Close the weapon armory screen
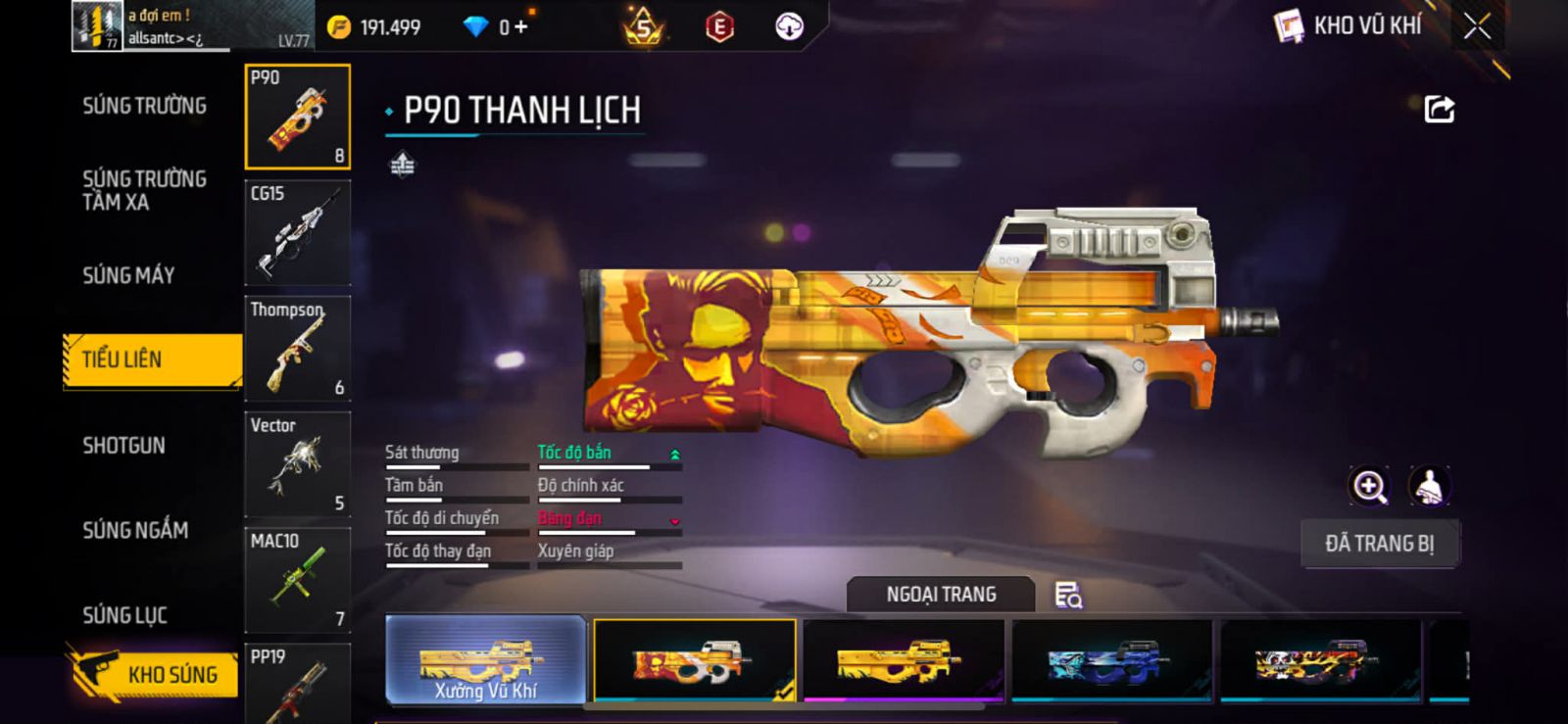 coord(1477,26)
